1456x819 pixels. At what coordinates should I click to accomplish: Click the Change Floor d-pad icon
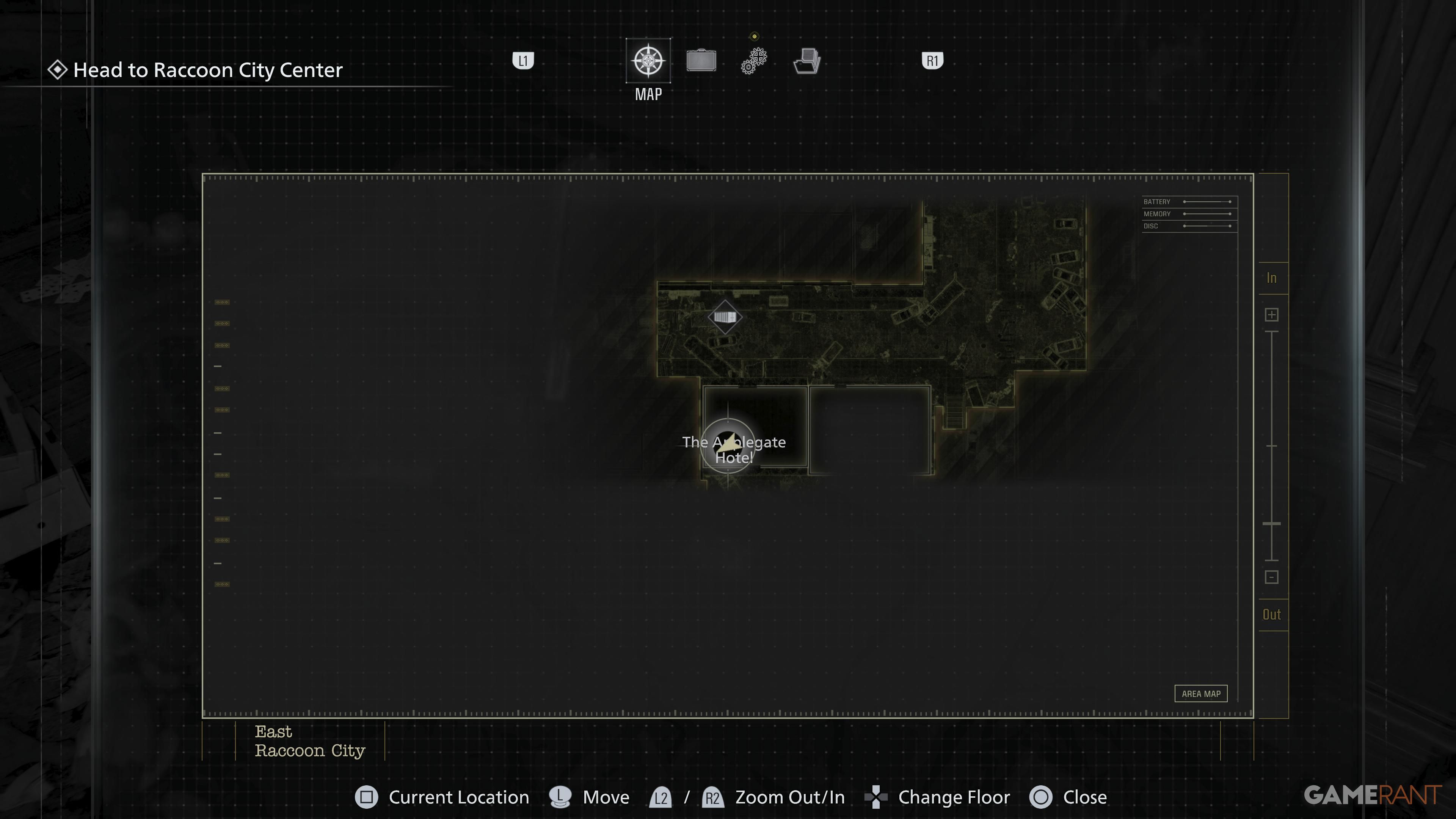click(875, 797)
